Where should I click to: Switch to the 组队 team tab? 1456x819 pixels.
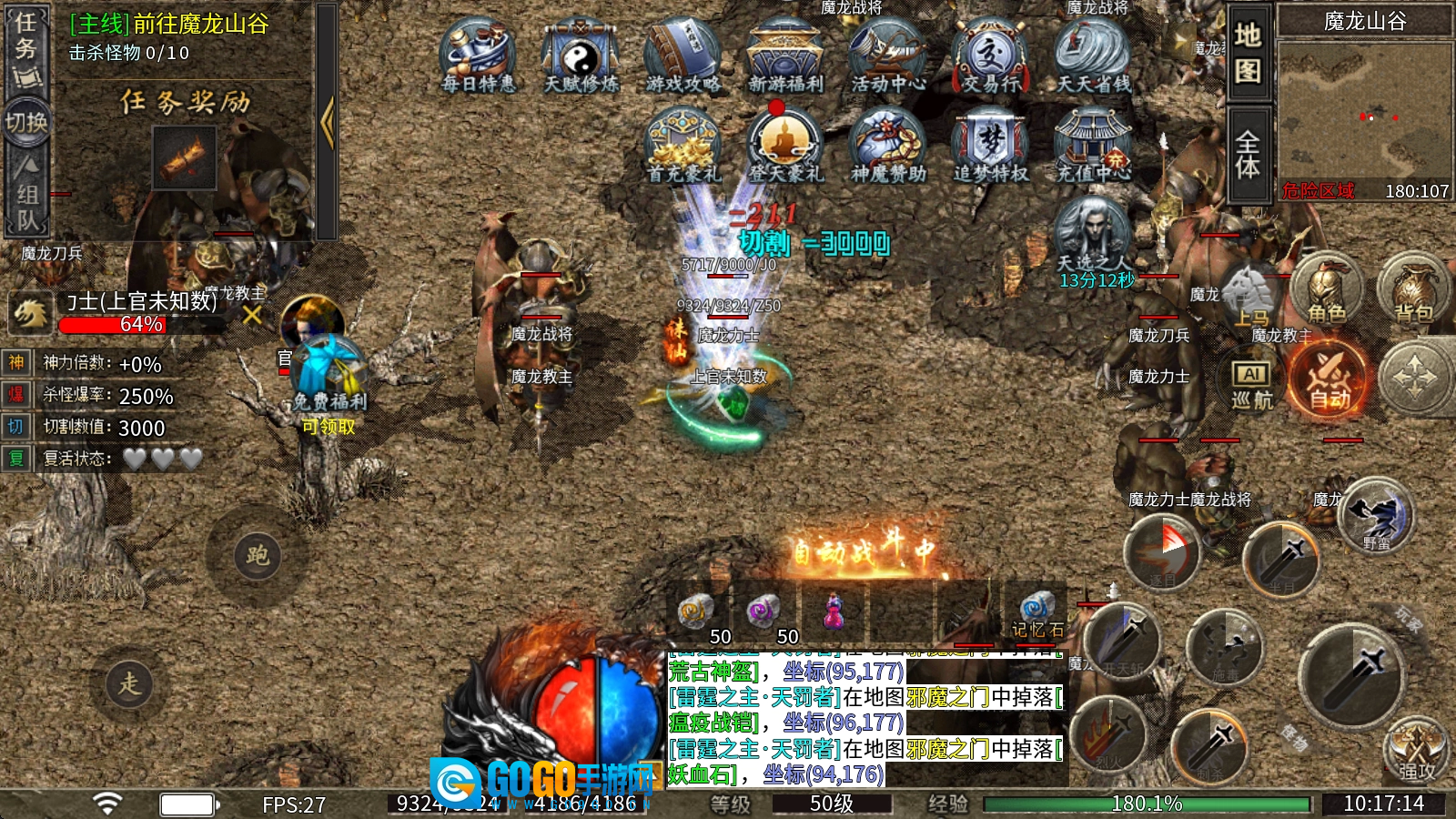27,196
